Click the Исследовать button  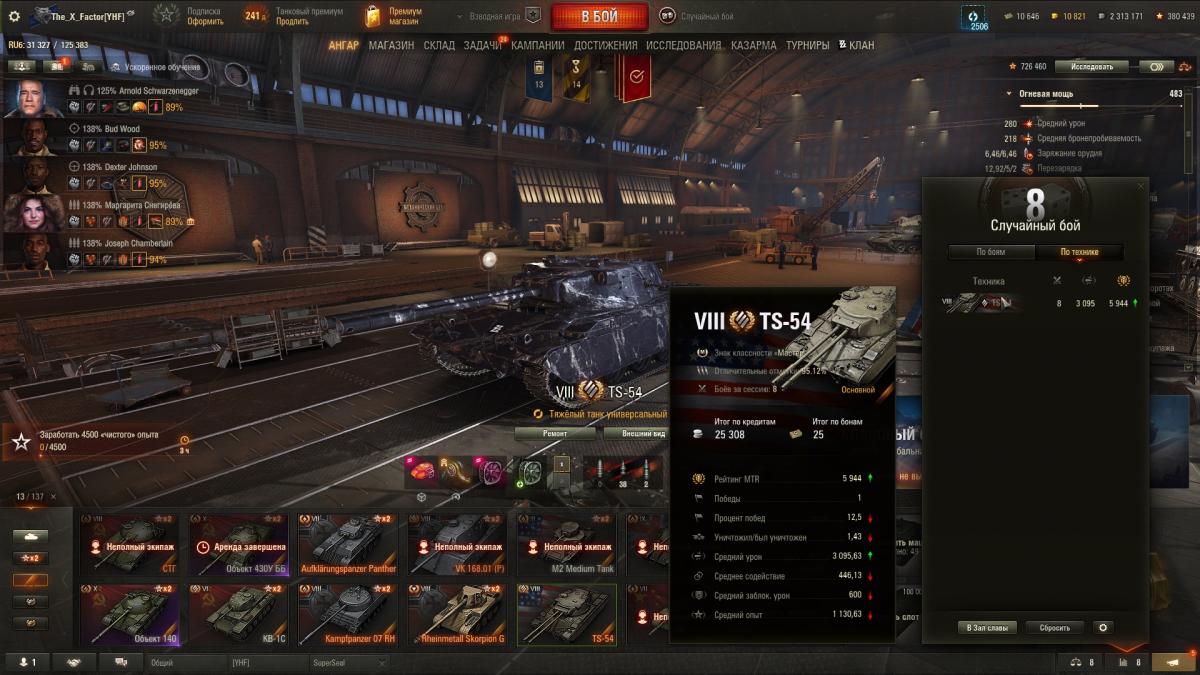(x=1091, y=67)
